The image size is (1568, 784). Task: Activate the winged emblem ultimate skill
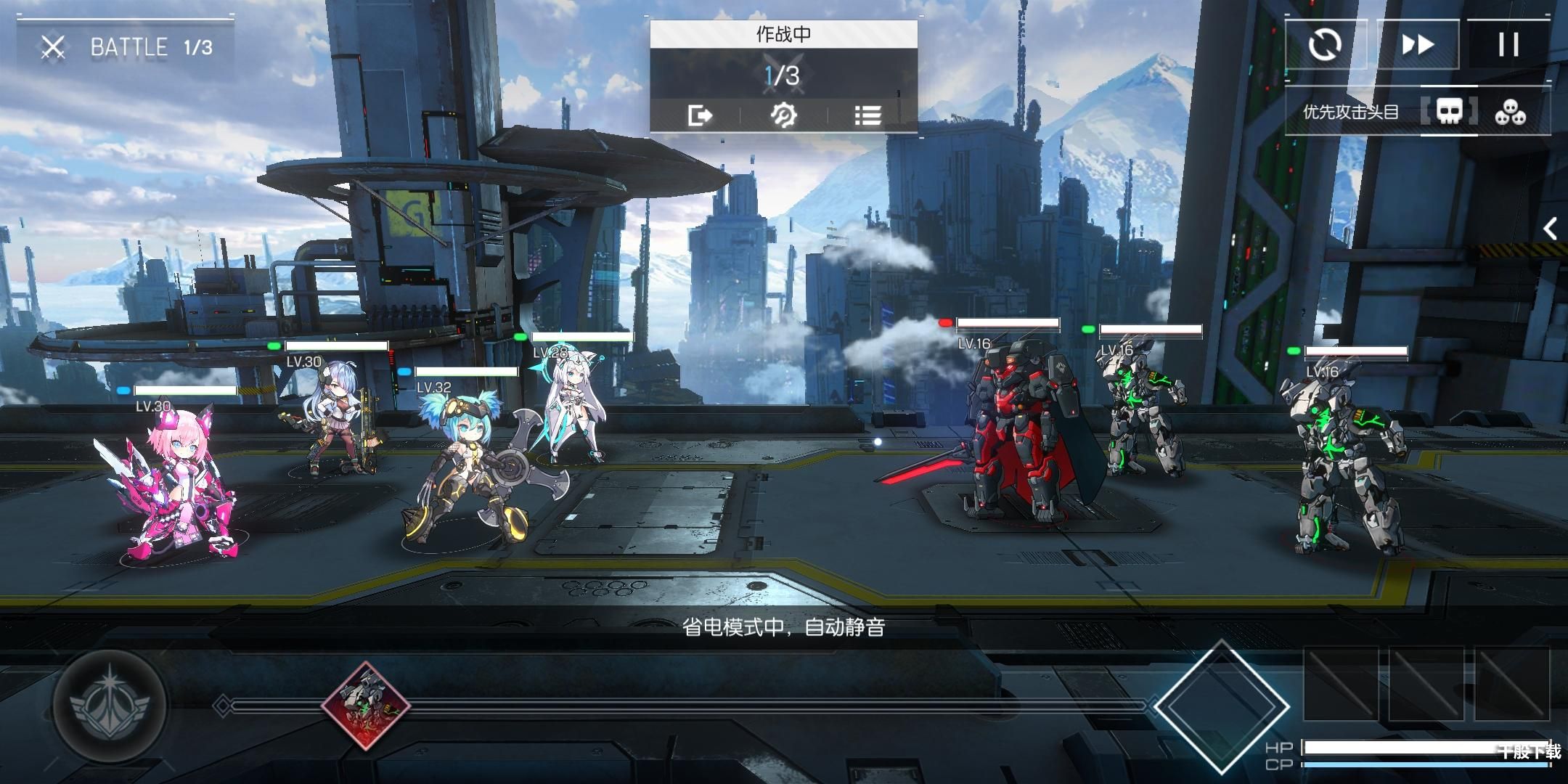110,703
